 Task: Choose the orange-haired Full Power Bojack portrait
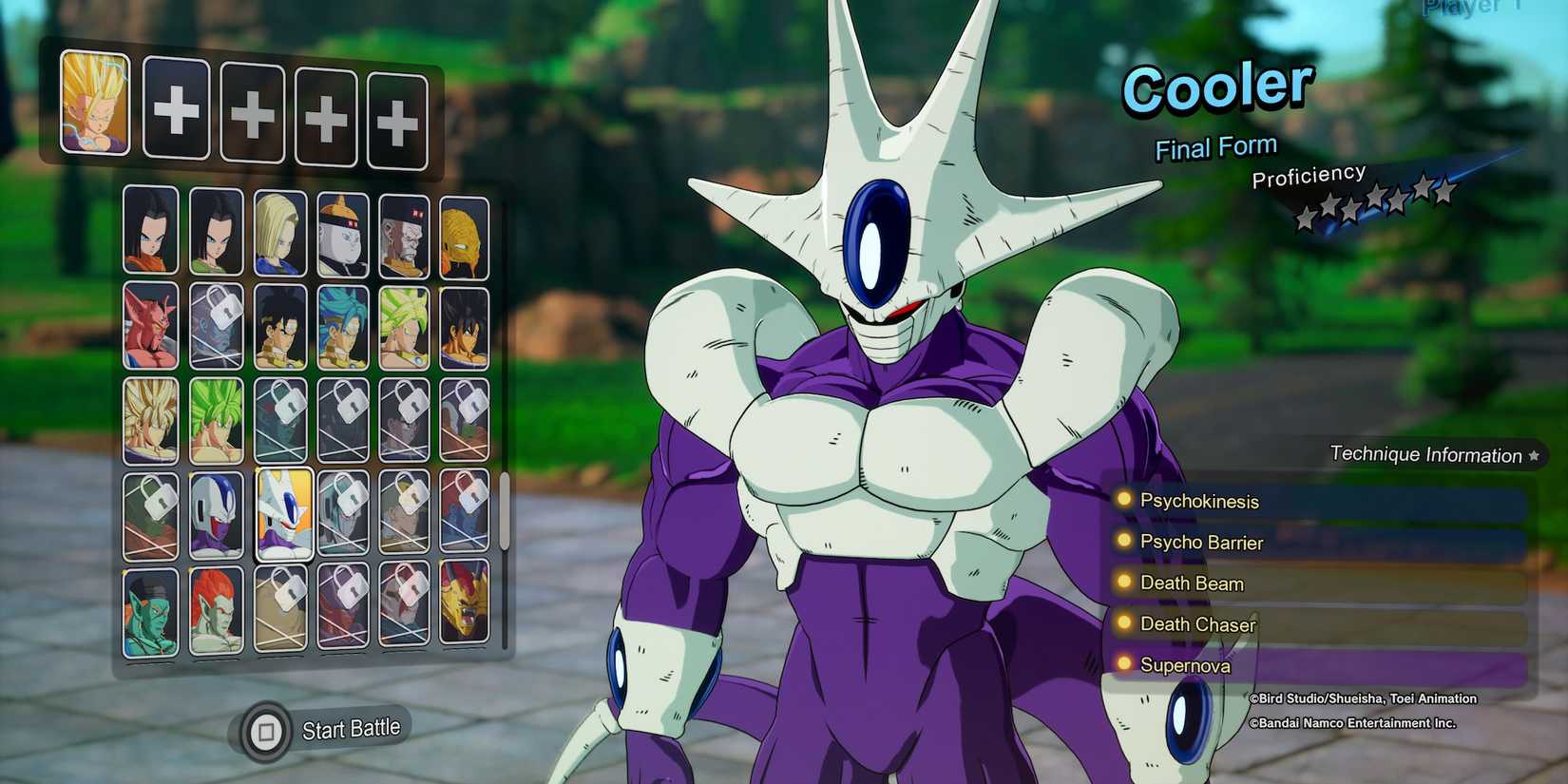pos(216,610)
